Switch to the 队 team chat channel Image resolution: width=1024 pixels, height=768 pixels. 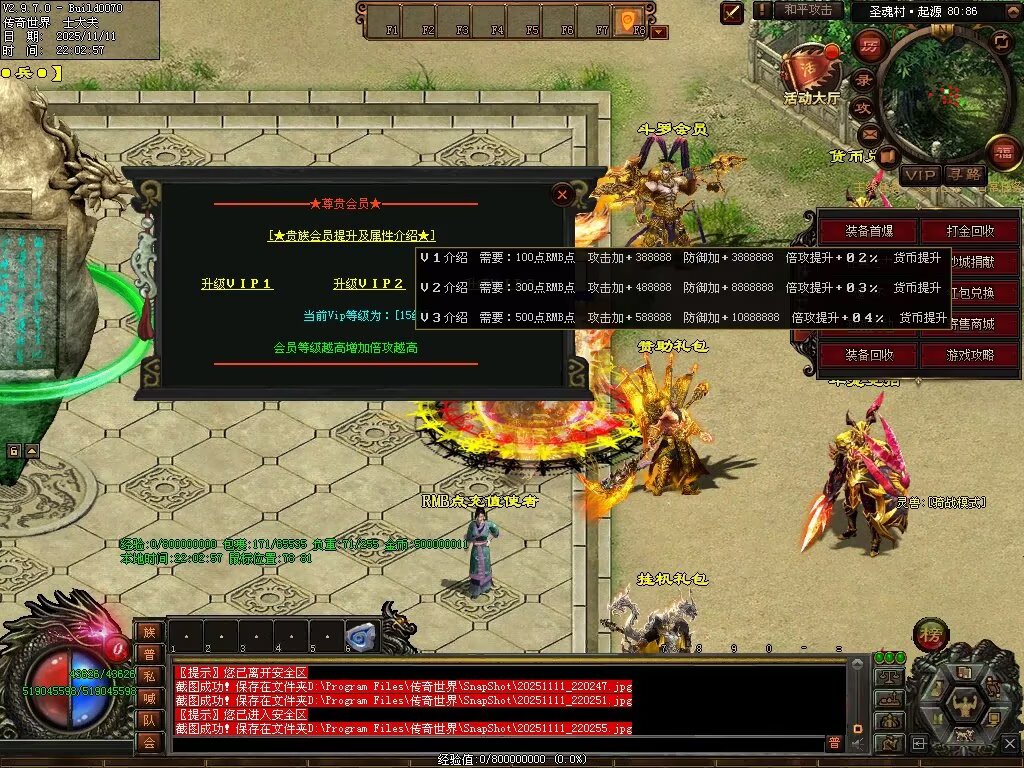pyautogui.click(x=149, y=720)
